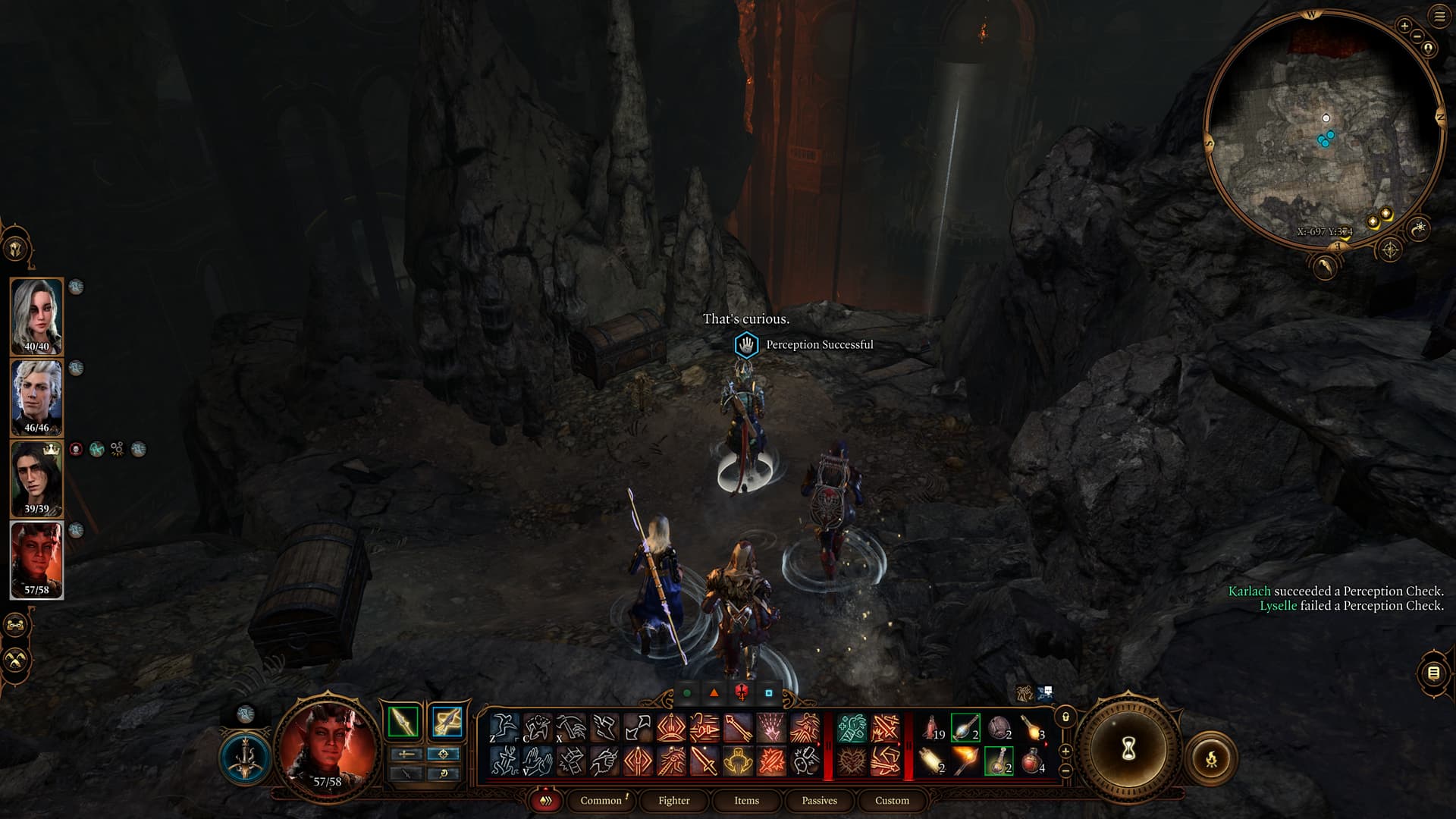This screenshot has width=1456, height=819.
Task: Open the Fighter hotbar tab
Action: [x=673, y=800]
